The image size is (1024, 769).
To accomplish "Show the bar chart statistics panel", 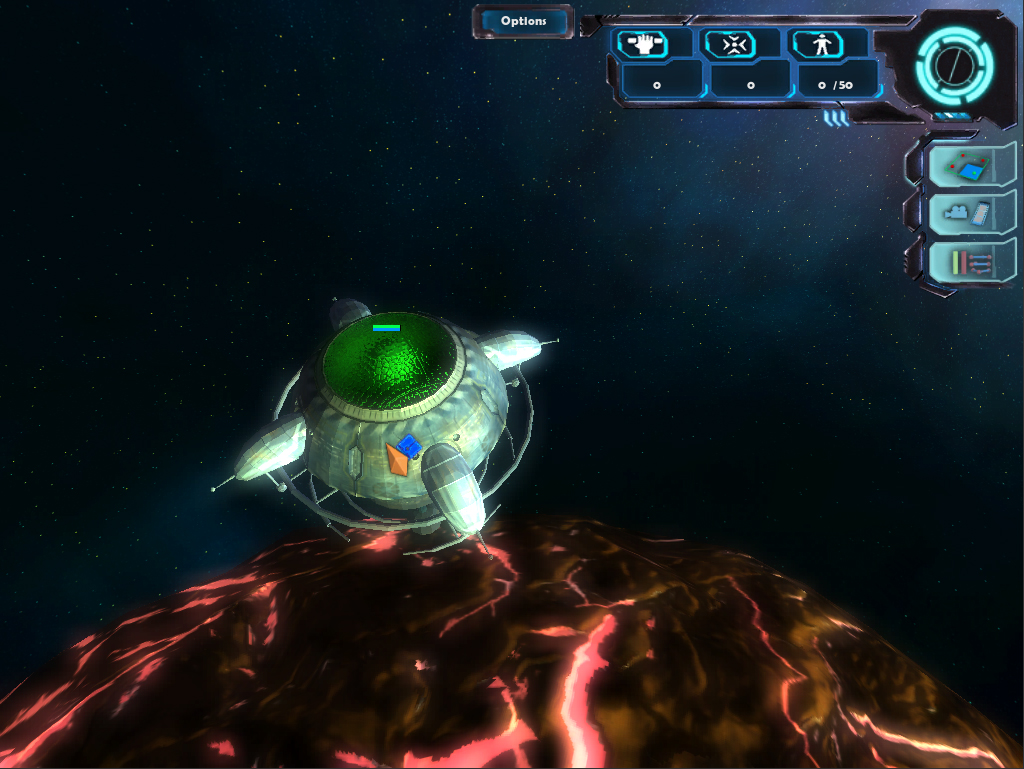I will click(x=966, y=263).
